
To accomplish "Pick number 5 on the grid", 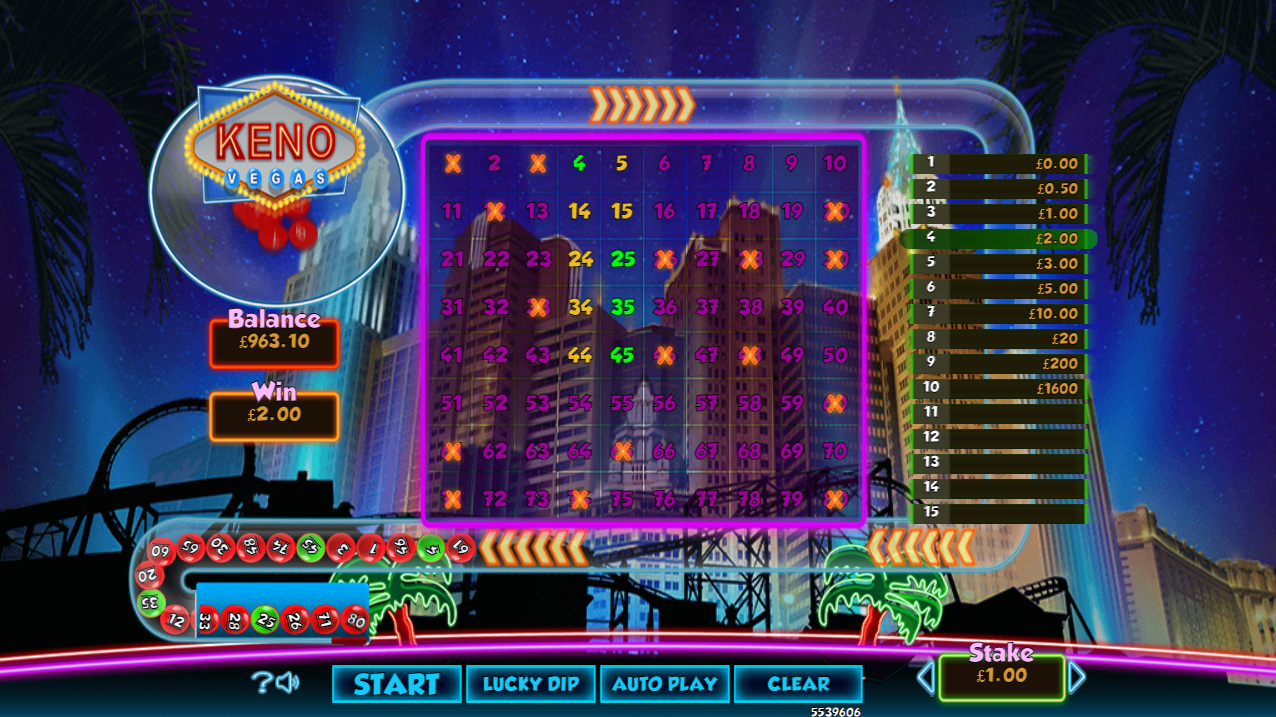I will 622,163.
